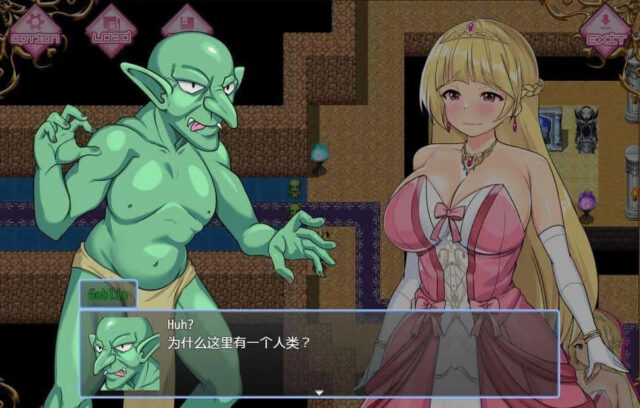Advance dialogue using the continue arrow
640x408 pixels.
(318, 393)
